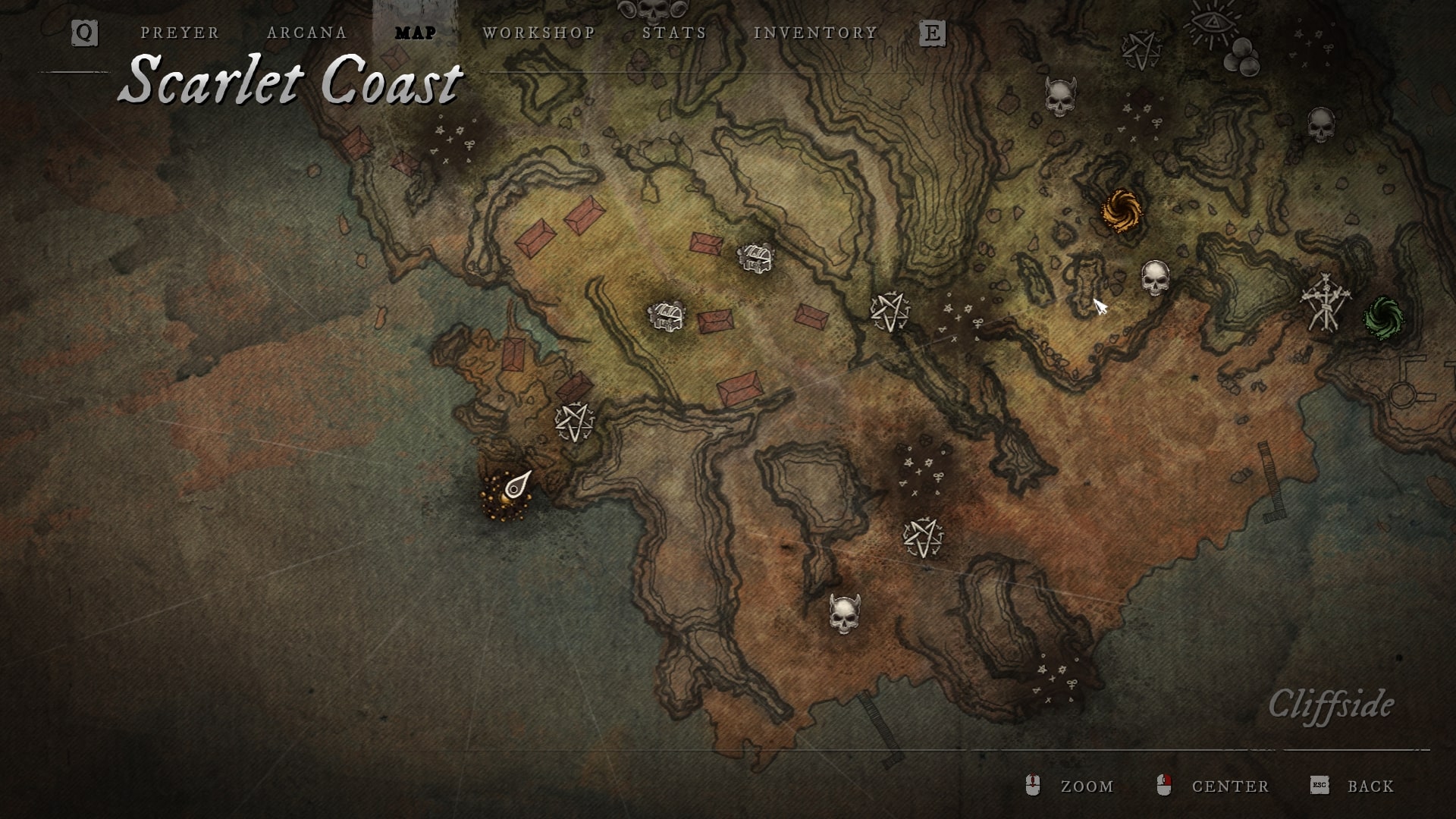
Task: Select the scarecrow effigy map marker
Action: tap(1325, 301)
